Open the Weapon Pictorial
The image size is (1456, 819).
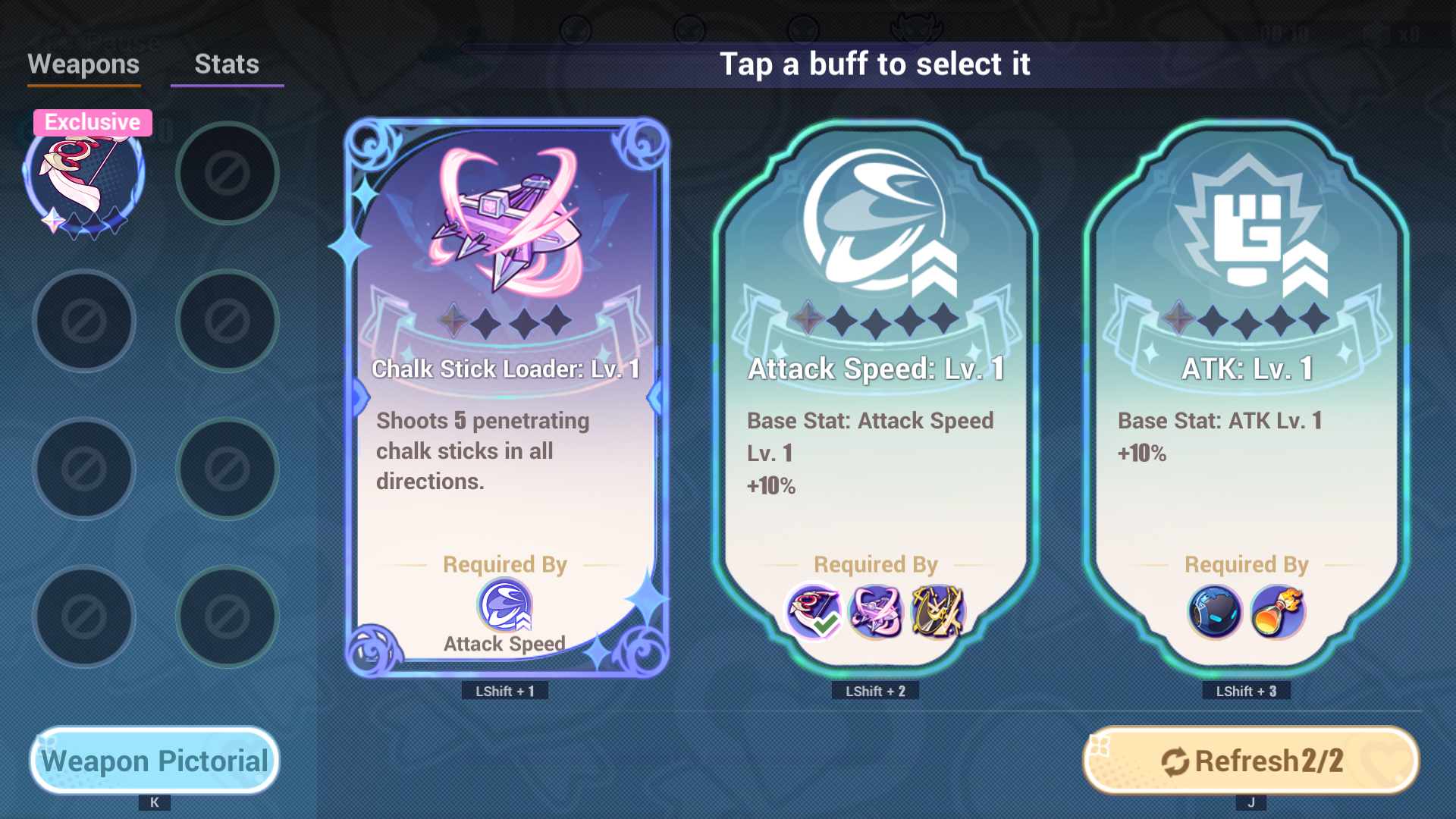click(154, 760)
